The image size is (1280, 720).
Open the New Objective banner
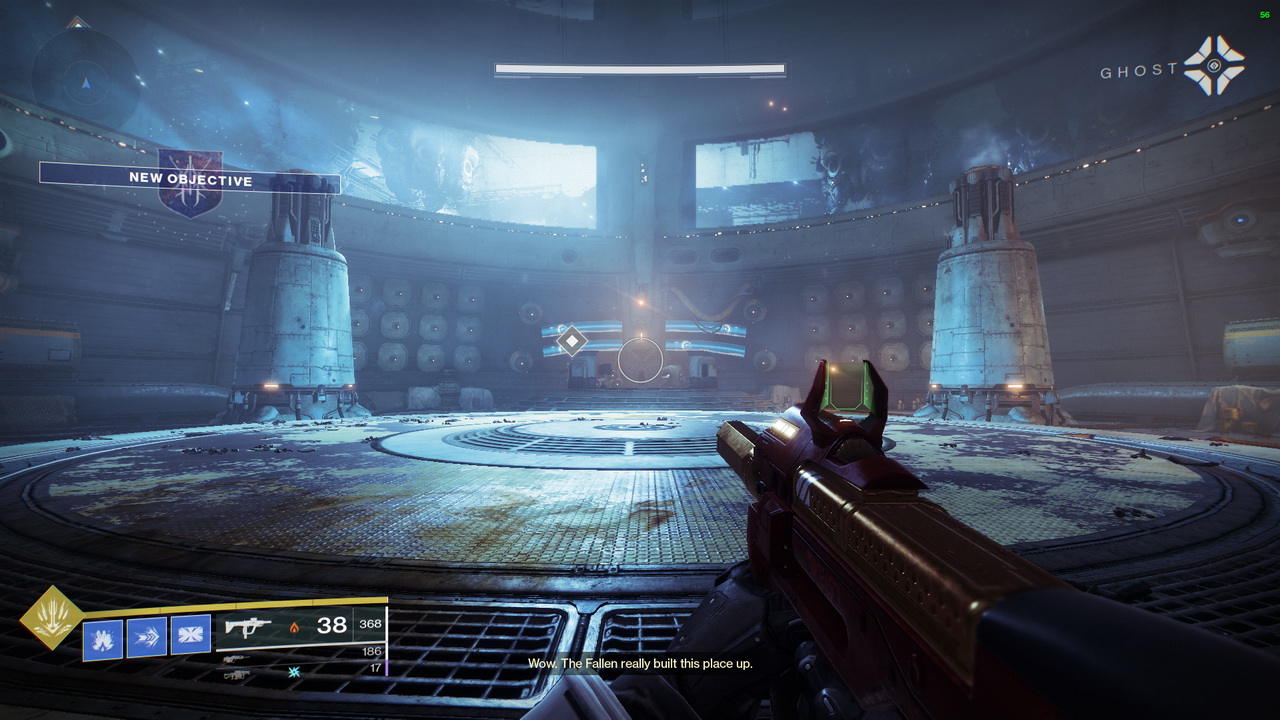click(x=190, y=179)
